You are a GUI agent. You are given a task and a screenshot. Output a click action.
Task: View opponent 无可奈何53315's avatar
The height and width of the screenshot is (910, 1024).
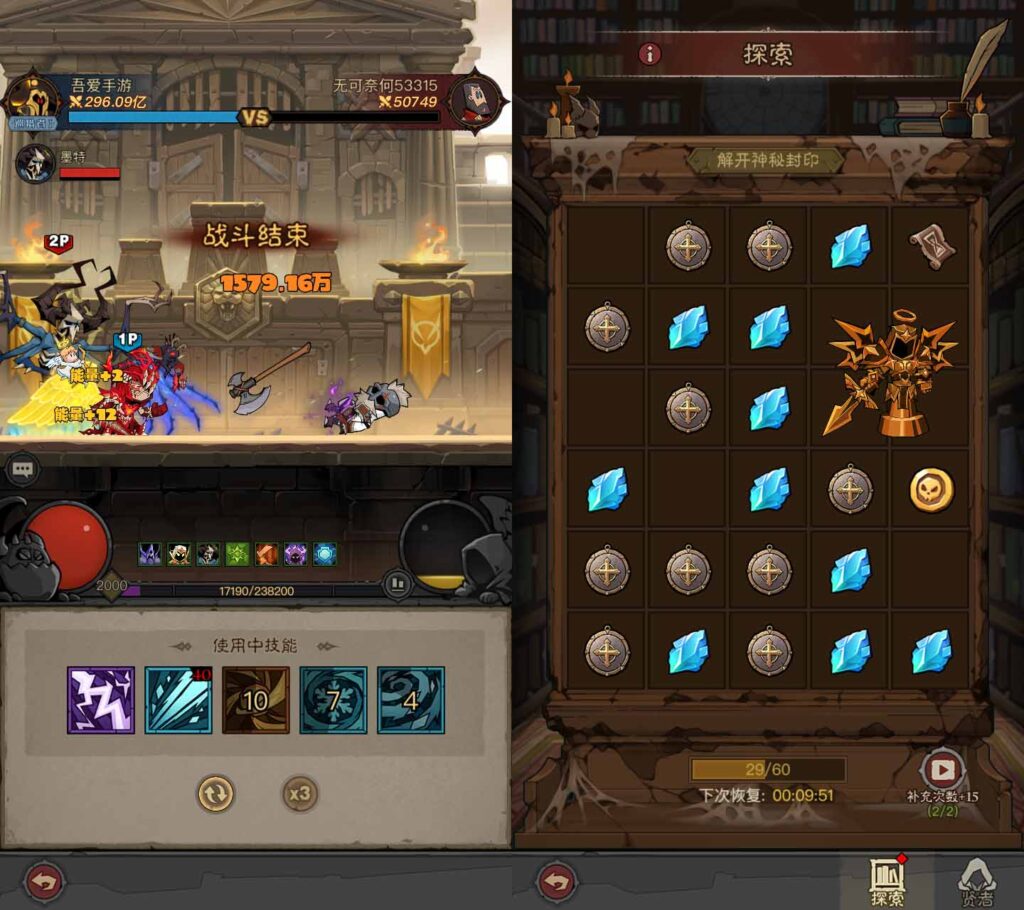pos(474,101)
